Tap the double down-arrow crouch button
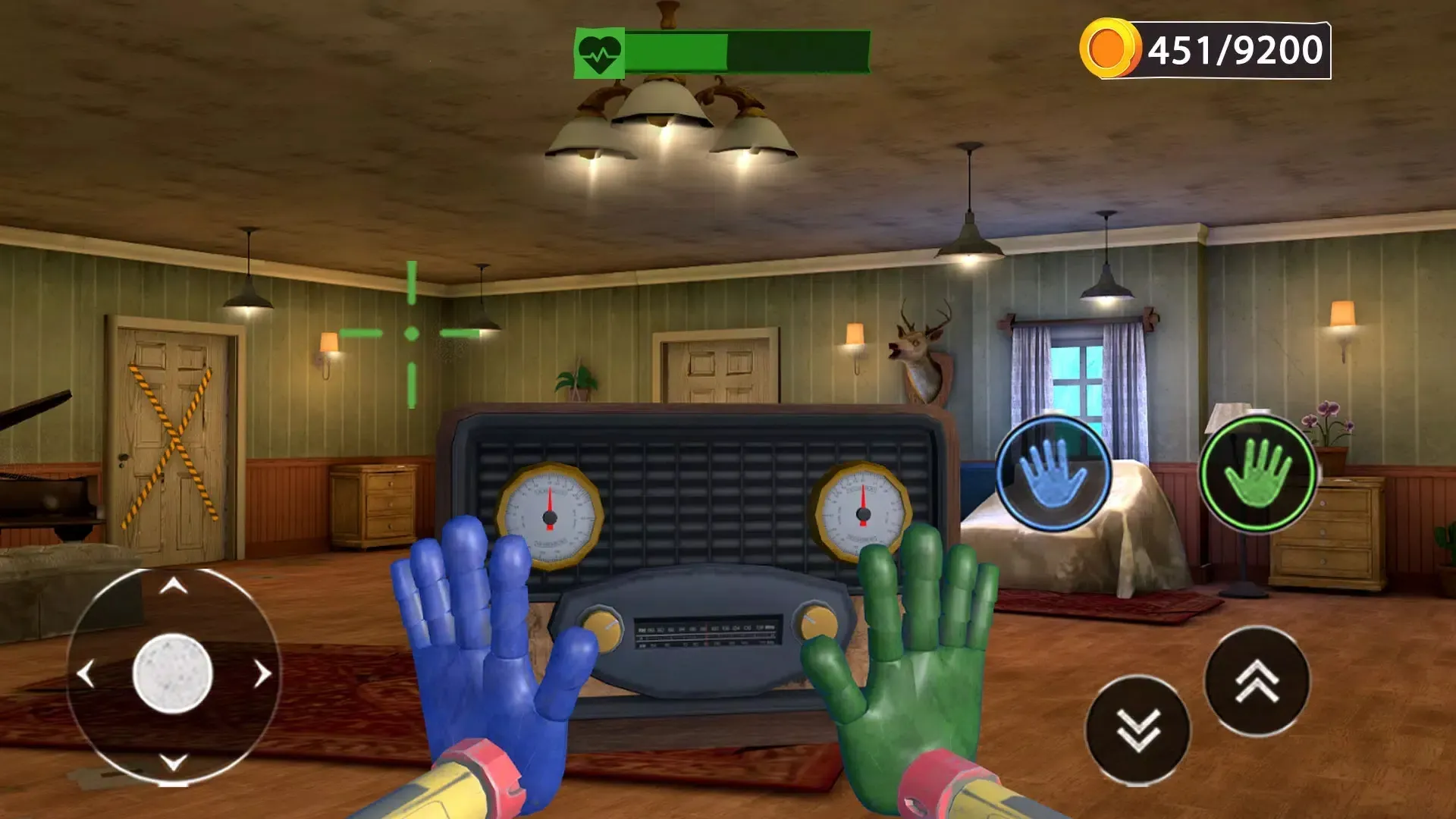The width and height of the screenshot is (1456, 819). pyautogui.click(x=1137, y=730)
